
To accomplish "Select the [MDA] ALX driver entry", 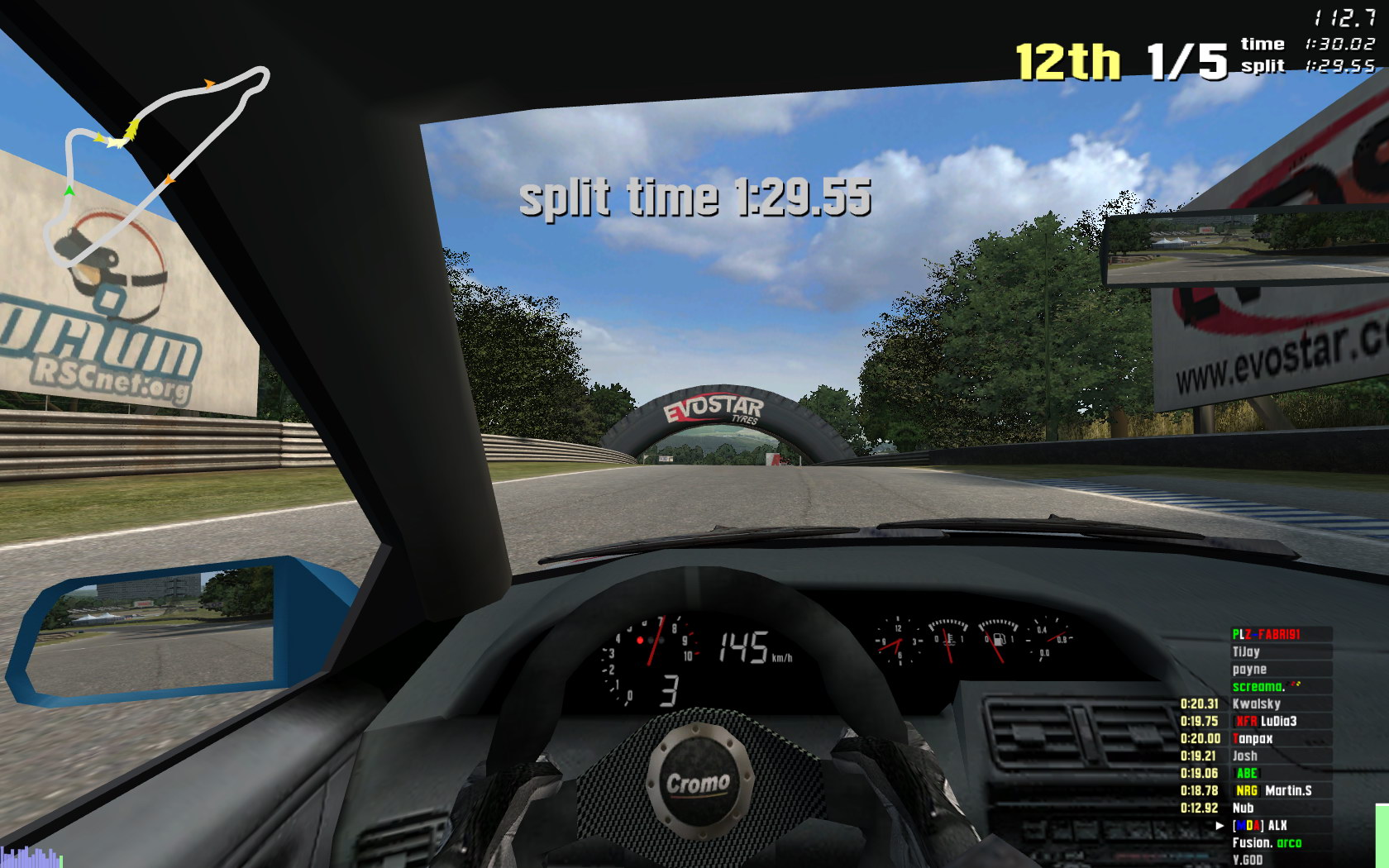I will point(1259,825).
